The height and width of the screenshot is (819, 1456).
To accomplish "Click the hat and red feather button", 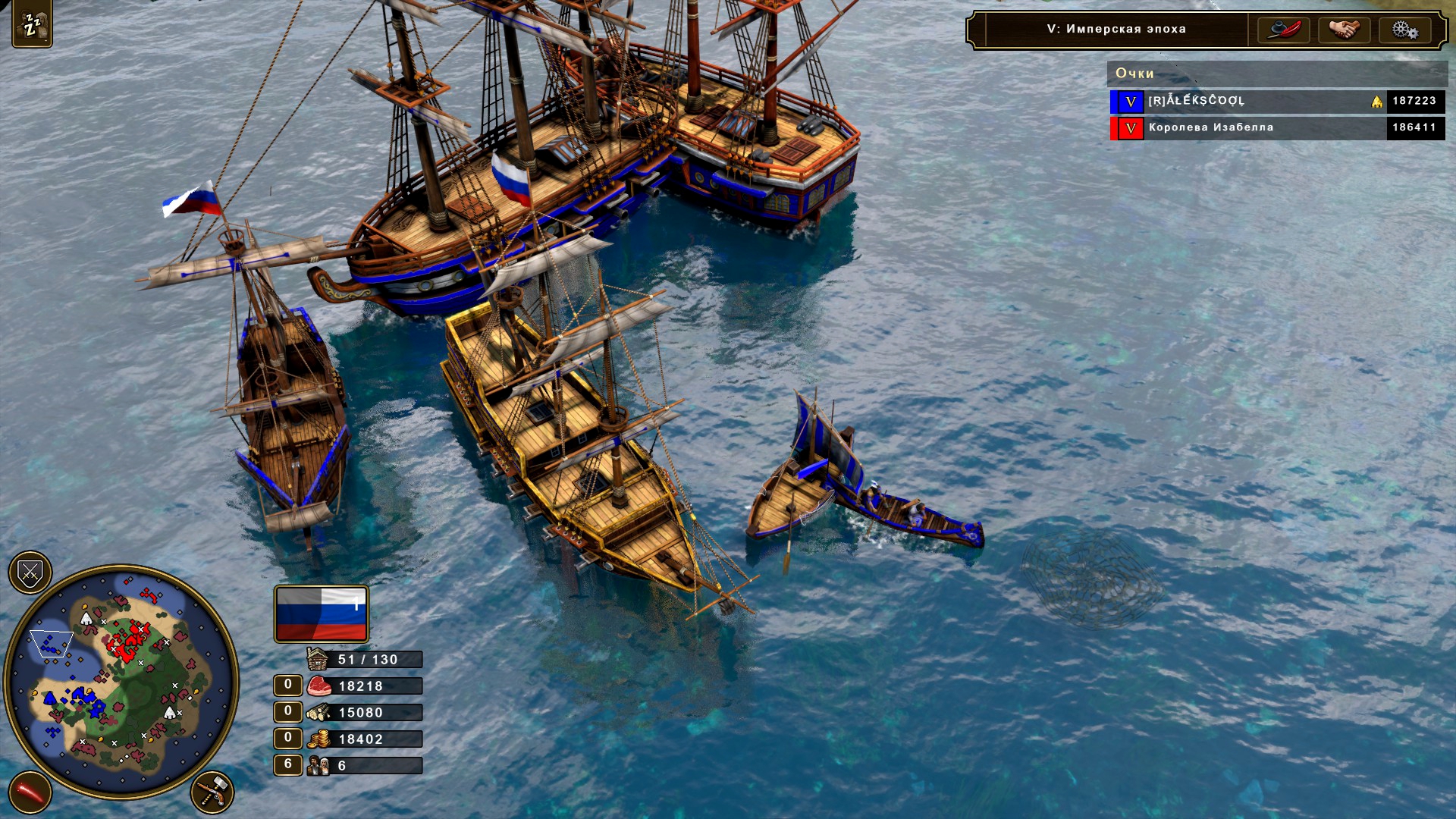I will pyautogui.click(x=1283, y=30).
